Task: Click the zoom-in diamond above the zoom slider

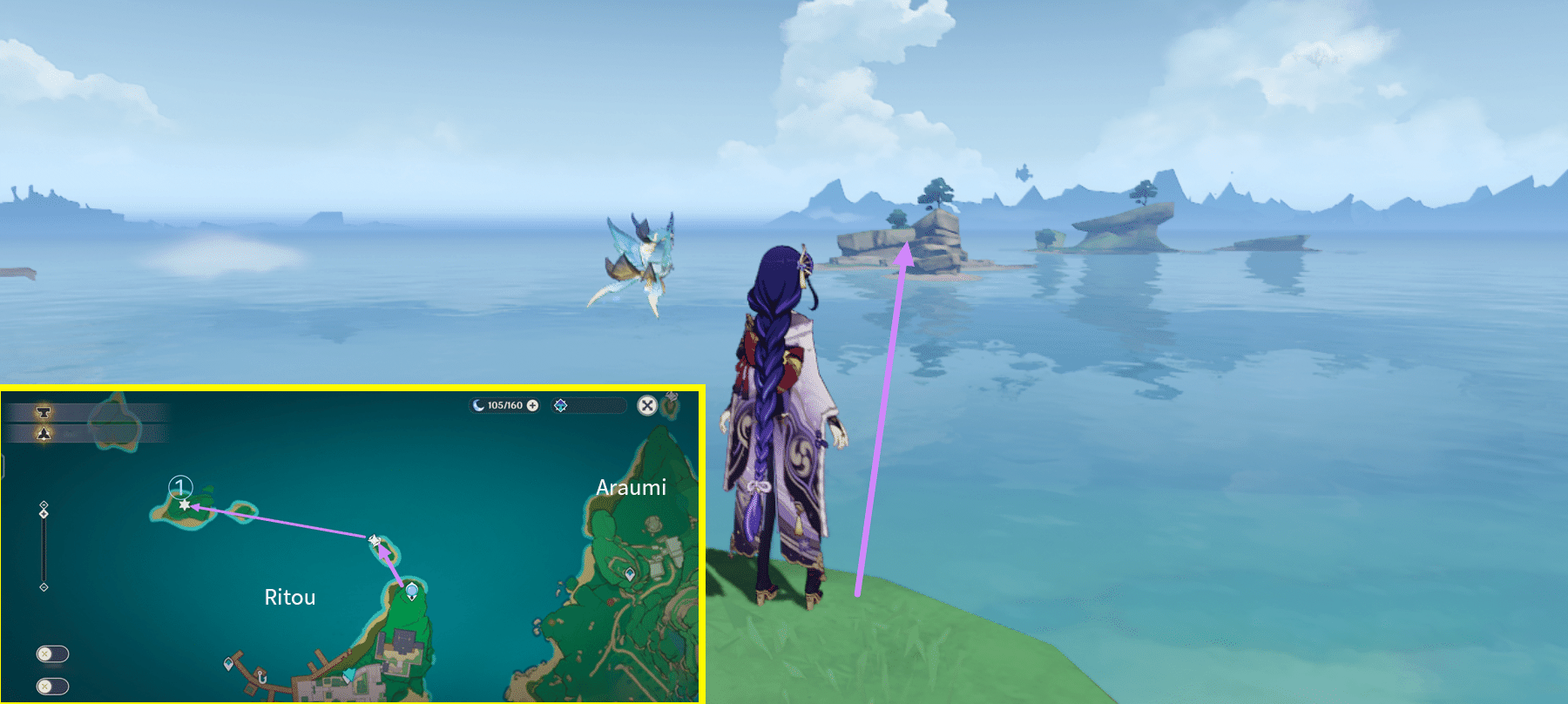Action: point(43,503)
